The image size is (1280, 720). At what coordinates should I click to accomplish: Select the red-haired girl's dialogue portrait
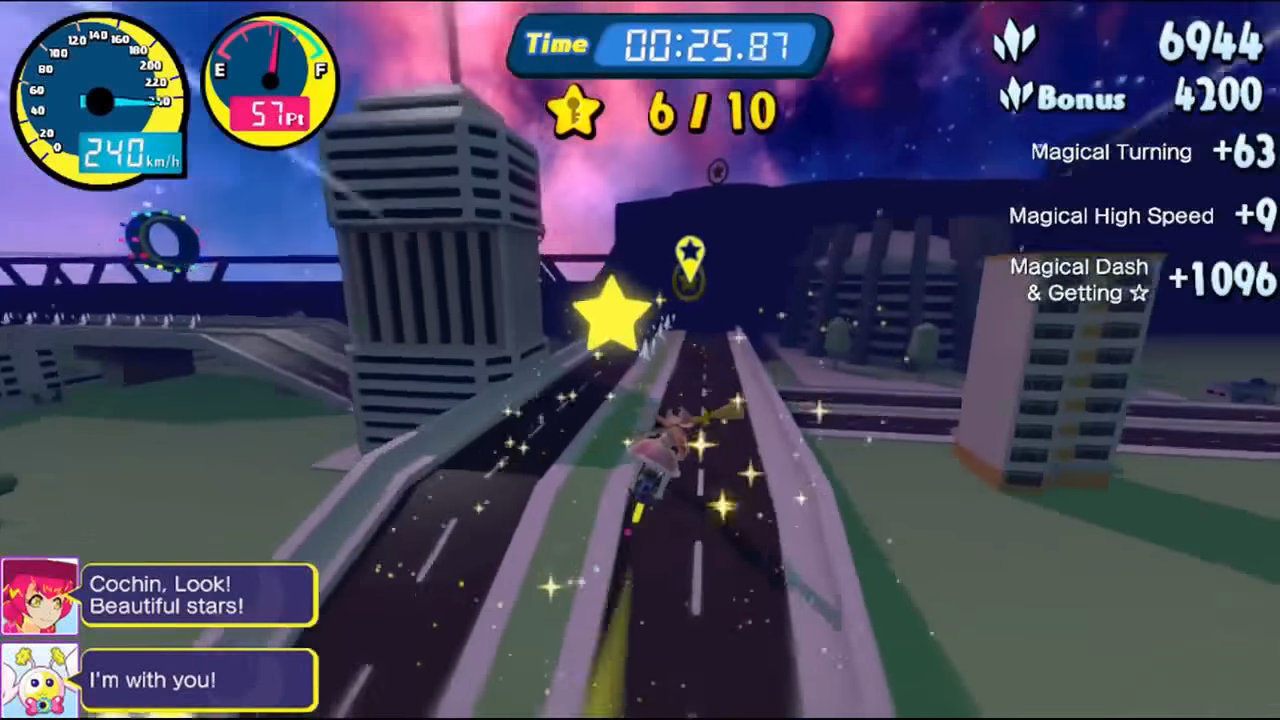click(40, 596)
